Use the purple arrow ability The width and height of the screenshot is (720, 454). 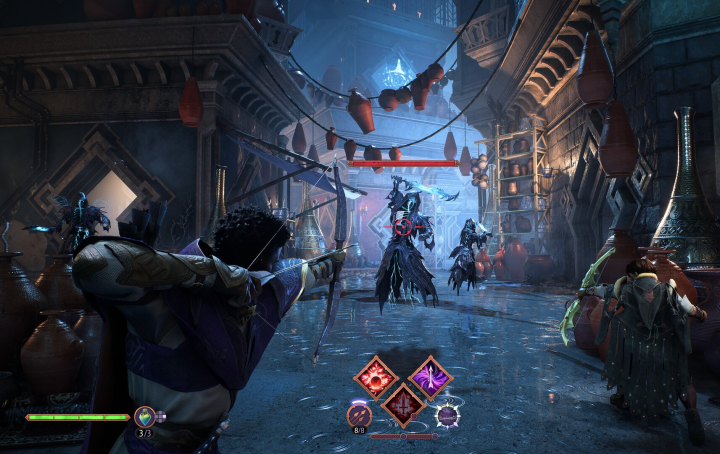[x=430, y=377]
